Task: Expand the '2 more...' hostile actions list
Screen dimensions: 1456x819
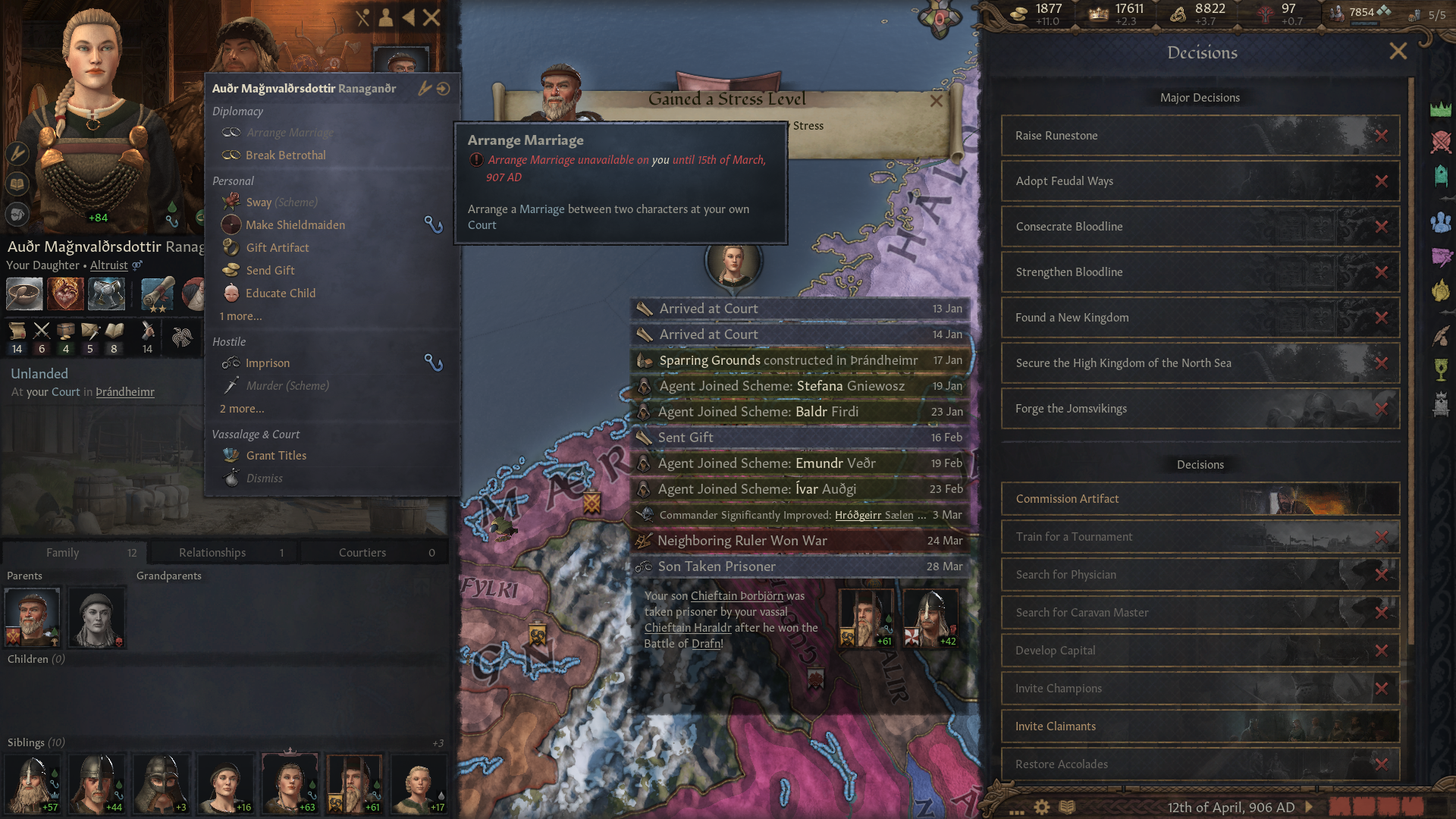Action: [241, 408]
